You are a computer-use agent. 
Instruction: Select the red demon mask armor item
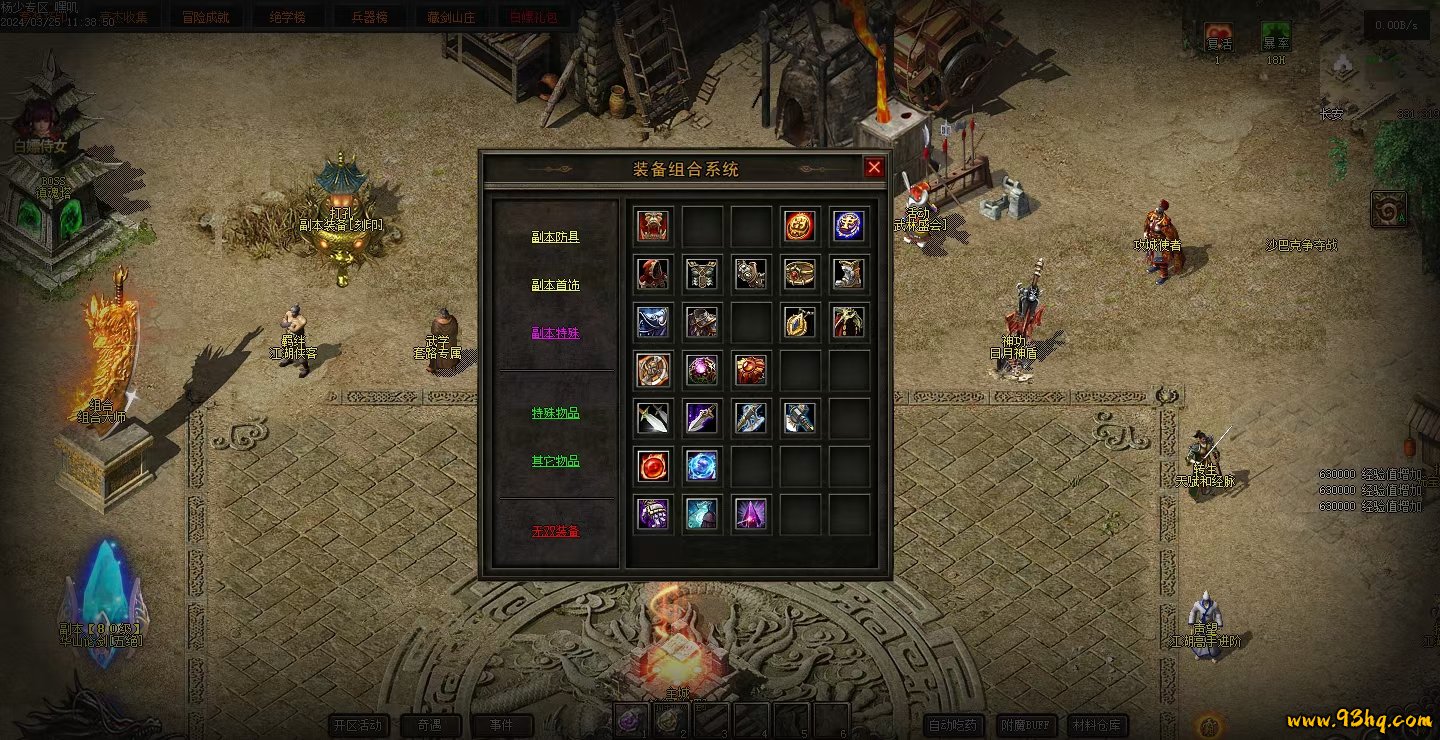tap(653, 226)
